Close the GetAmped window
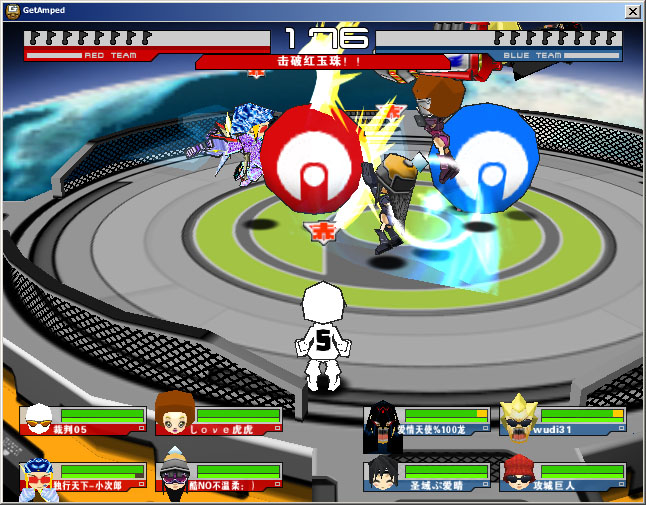The height and width of the screenshot is (505, 646). pos(632,10)
